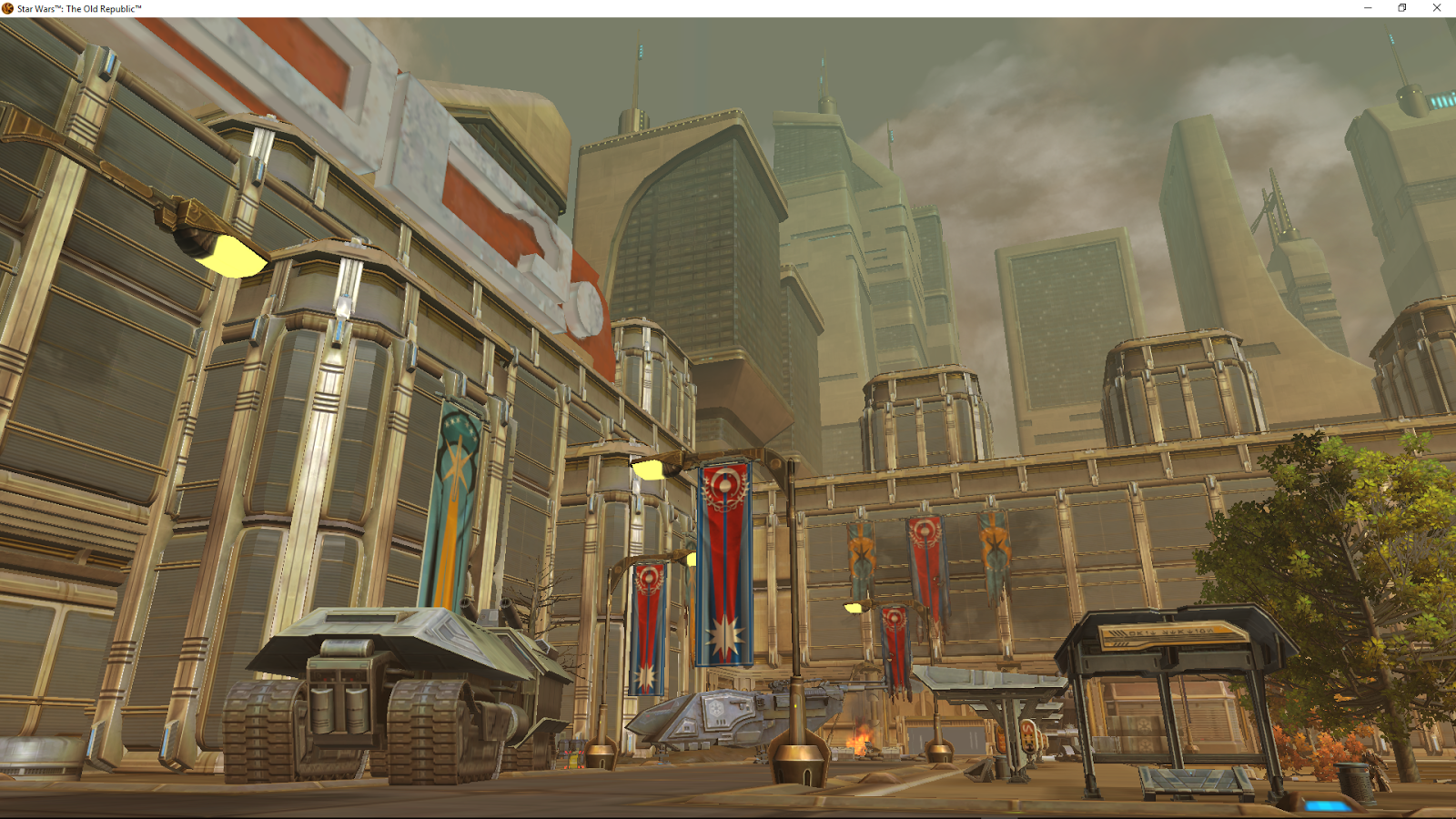
Task: Click the Star Wars: The Old Republic logo icon
Action: [x=7, y=6]
